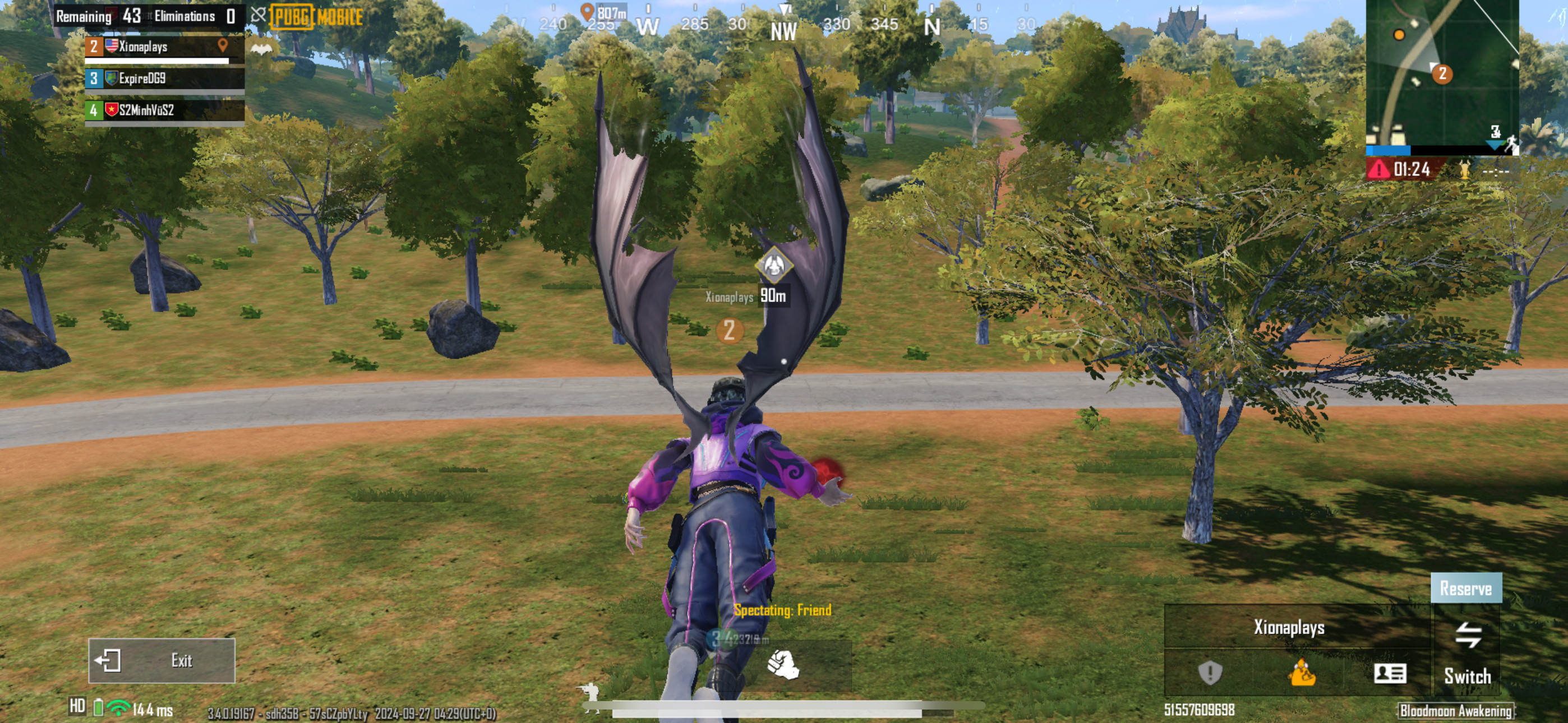1568x723 pixels.
Task: Click the crossed-out icon beside the PUBG logo
Action: pos(258,15)
